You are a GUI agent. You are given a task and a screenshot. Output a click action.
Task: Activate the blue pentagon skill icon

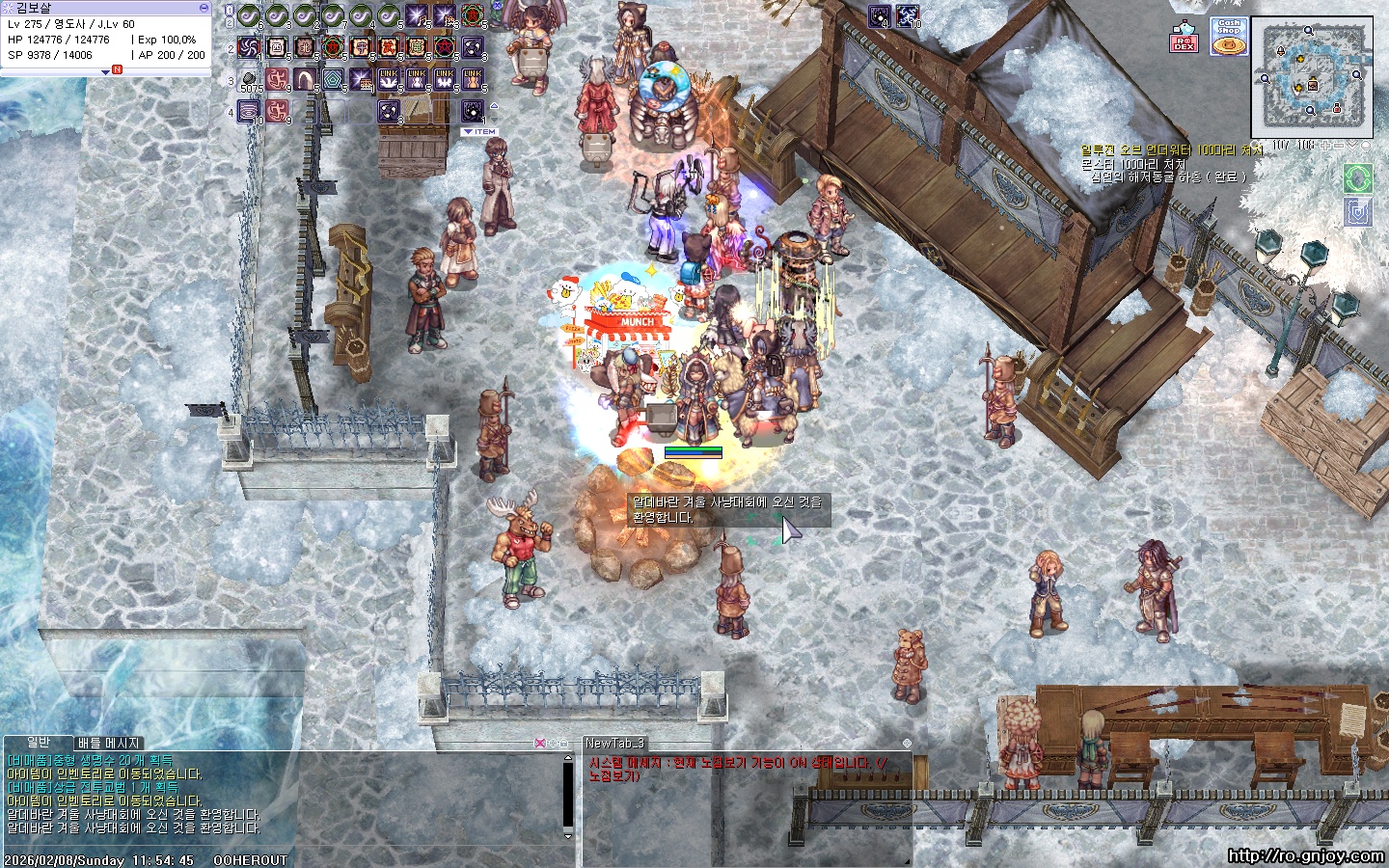[x=333, y=79]
